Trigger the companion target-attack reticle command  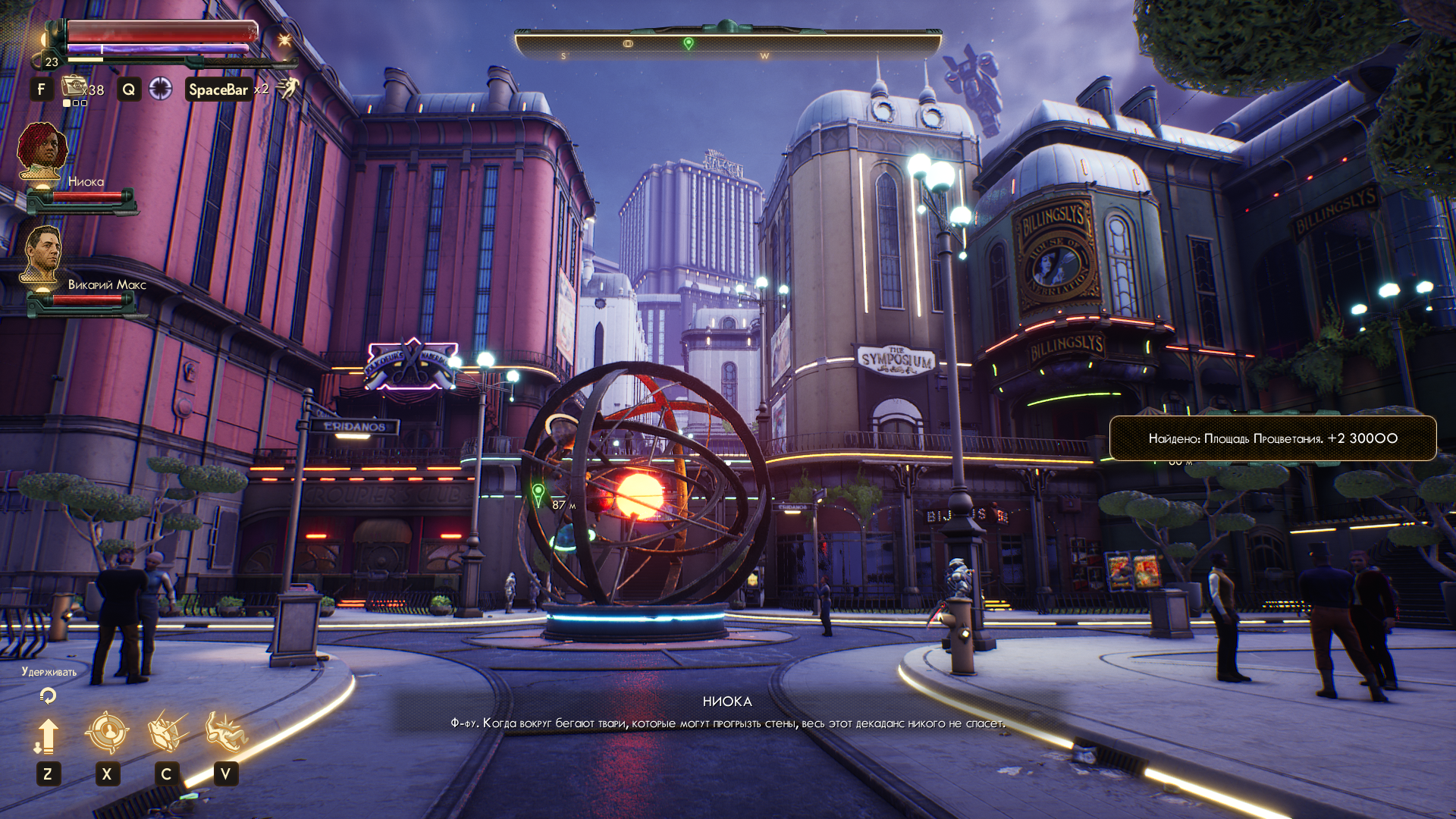click(x=106, y=733)
